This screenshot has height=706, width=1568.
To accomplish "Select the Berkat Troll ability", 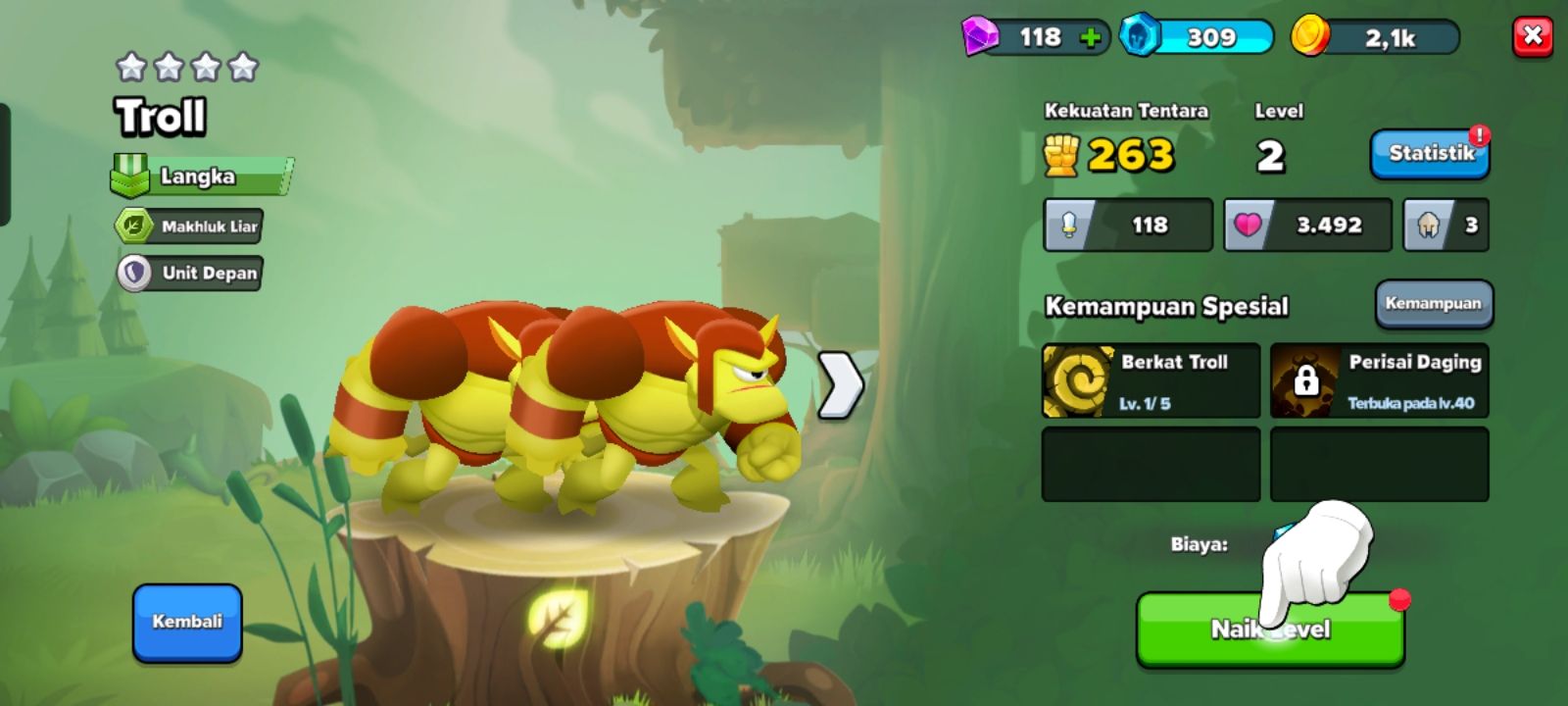I will [1151, 380].
